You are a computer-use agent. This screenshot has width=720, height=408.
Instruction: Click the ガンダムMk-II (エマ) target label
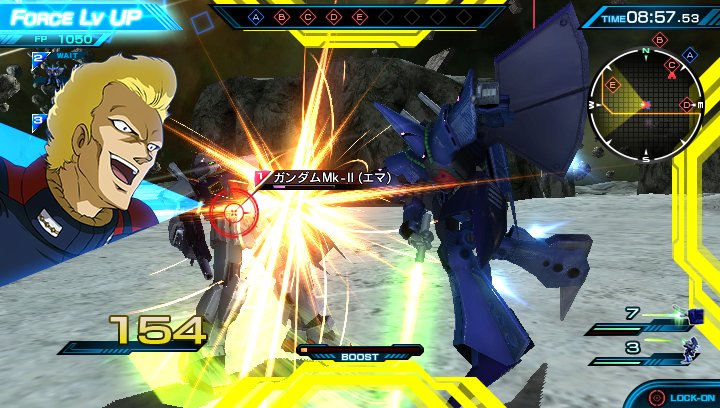click(330, 178)
